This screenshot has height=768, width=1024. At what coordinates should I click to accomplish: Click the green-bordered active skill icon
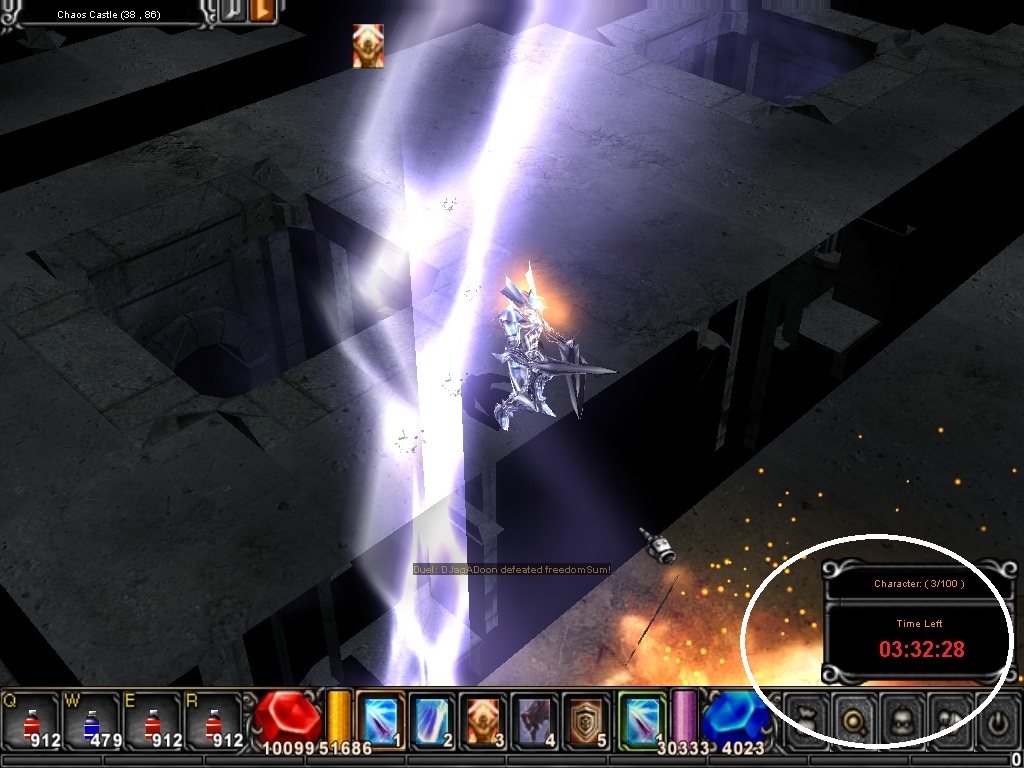pyautogui.click(x=641, y=719)
